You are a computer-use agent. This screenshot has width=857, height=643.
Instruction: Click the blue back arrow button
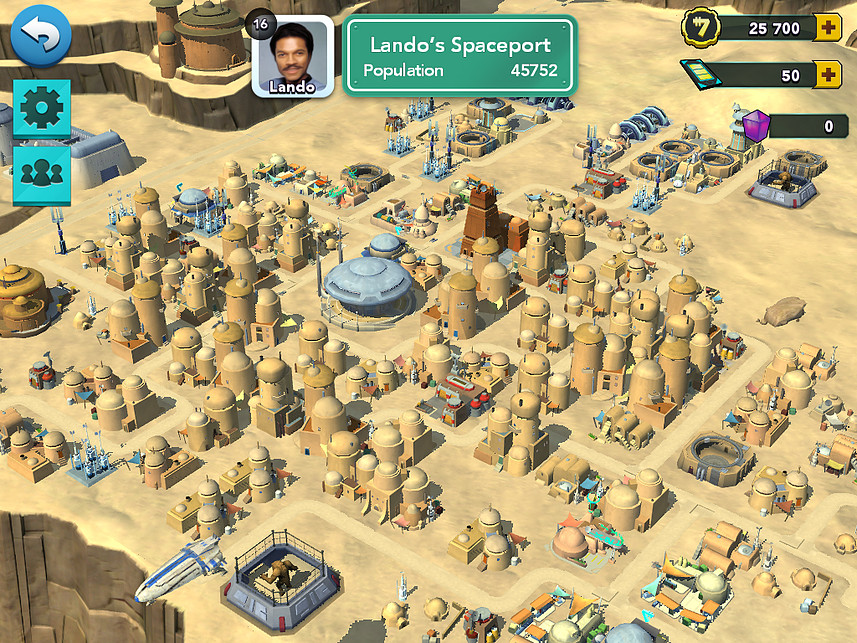(41, 37)
